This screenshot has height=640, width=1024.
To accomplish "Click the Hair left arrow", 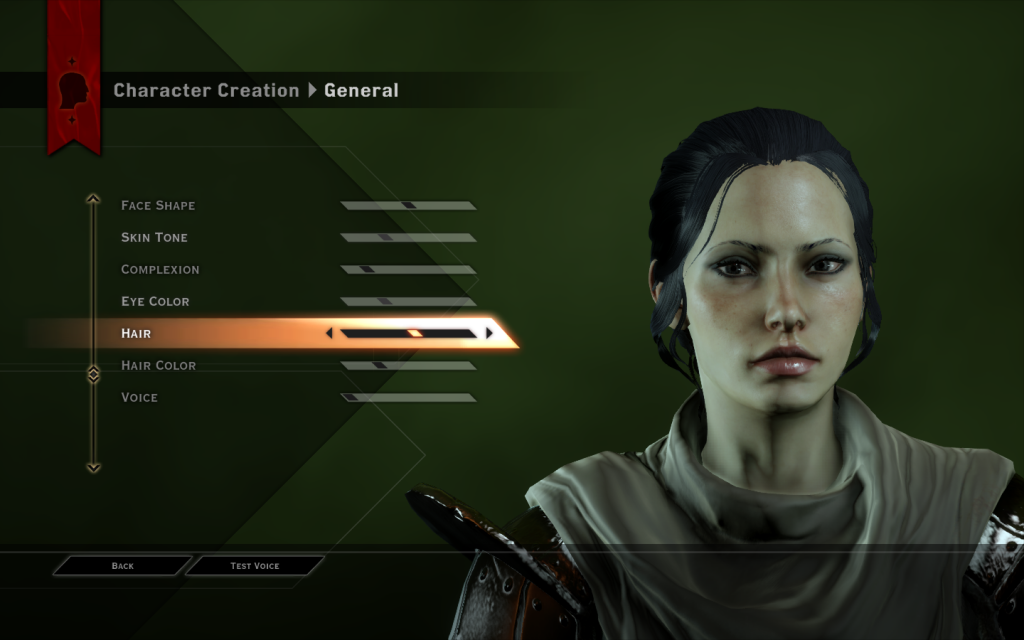I will 330,333.
